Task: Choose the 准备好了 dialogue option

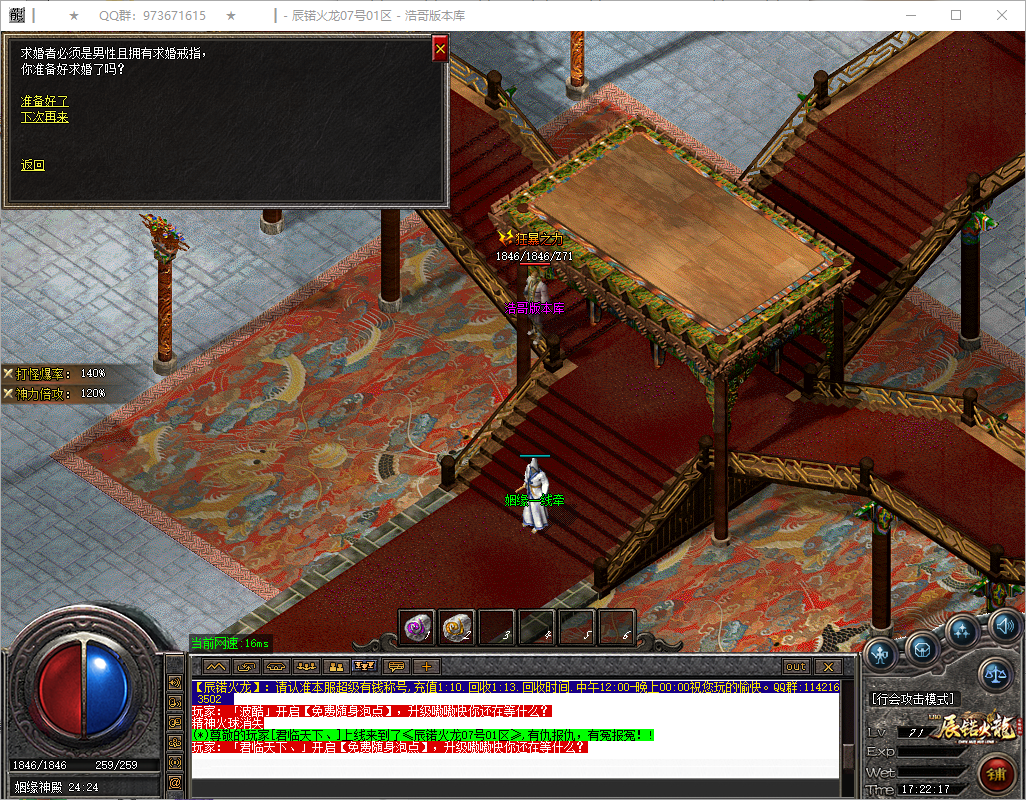Action: pyautogui.click(x=45, y=101)
